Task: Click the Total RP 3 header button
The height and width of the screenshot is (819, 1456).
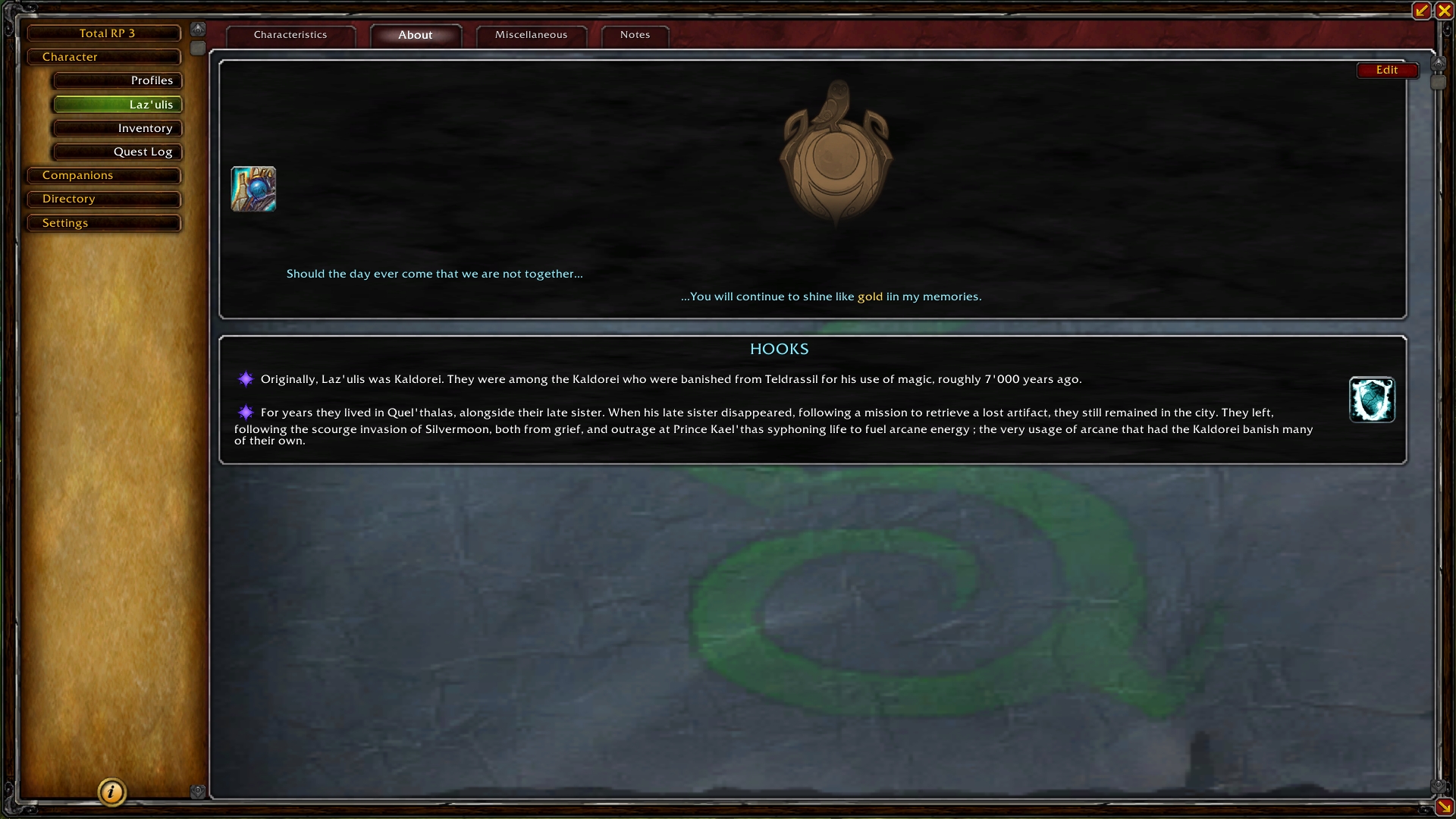Action: click(x=104, y=33)
